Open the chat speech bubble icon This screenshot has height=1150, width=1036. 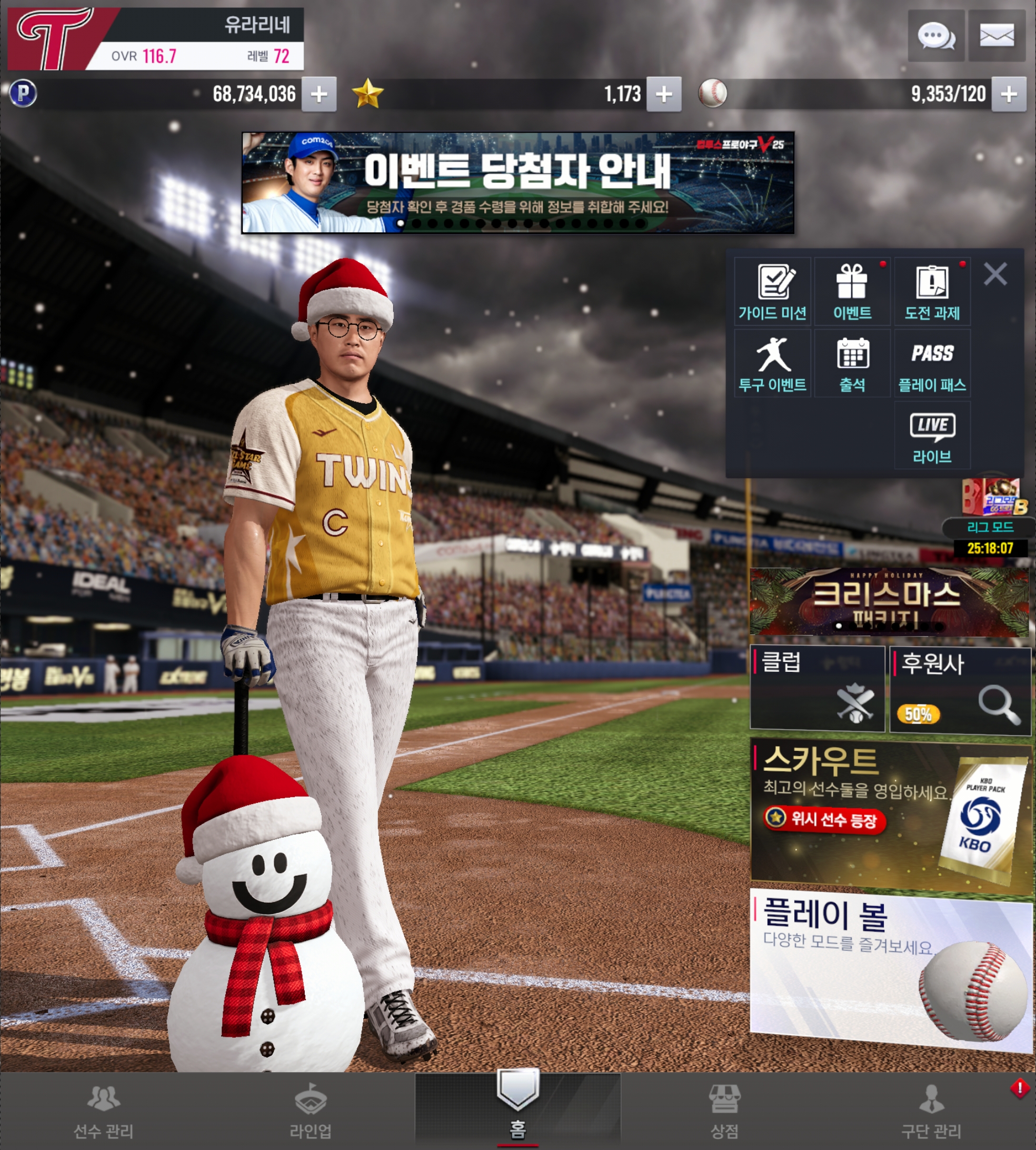[x=936, y=35]
